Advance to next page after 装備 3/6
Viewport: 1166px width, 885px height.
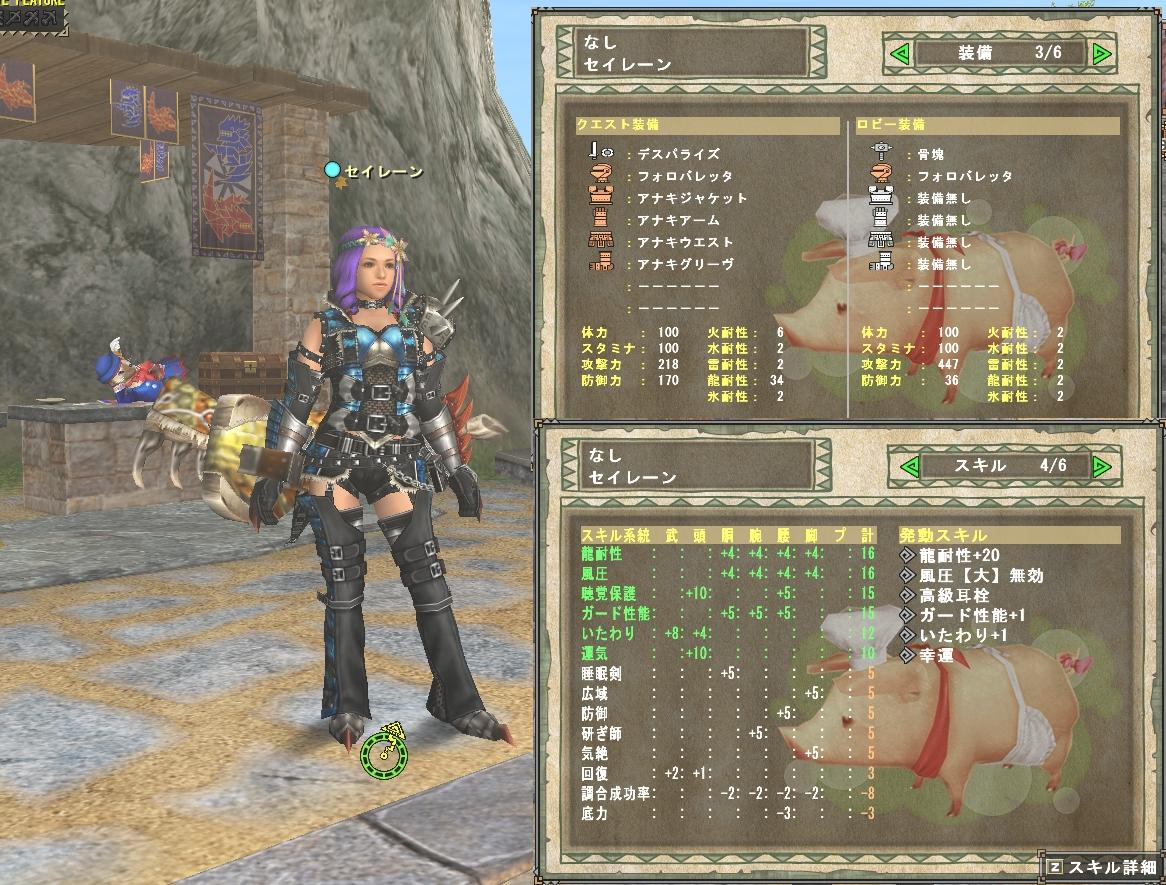click(1102, 53)
